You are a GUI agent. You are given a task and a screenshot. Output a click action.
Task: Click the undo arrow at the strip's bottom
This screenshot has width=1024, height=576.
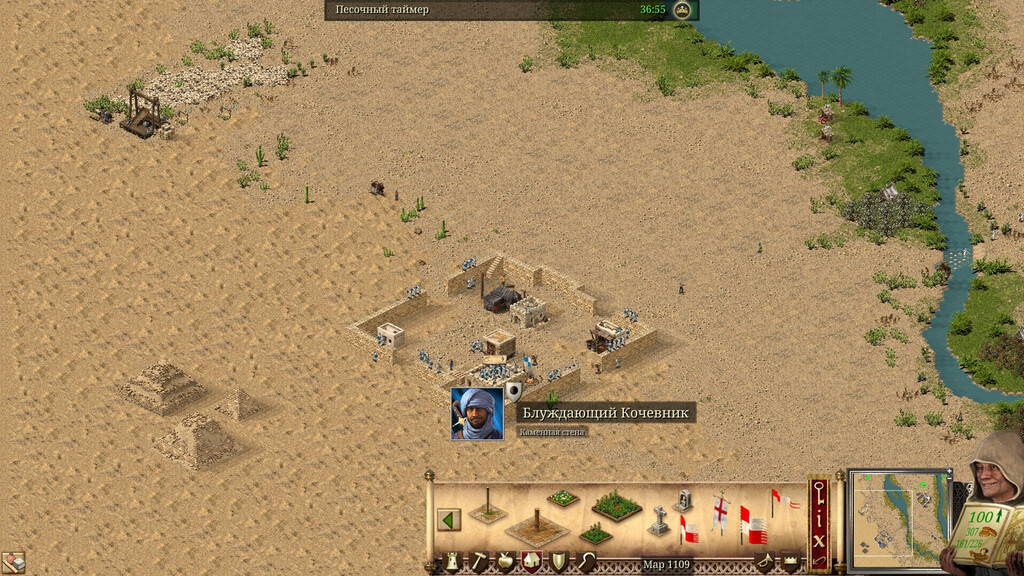coord(819,560)
